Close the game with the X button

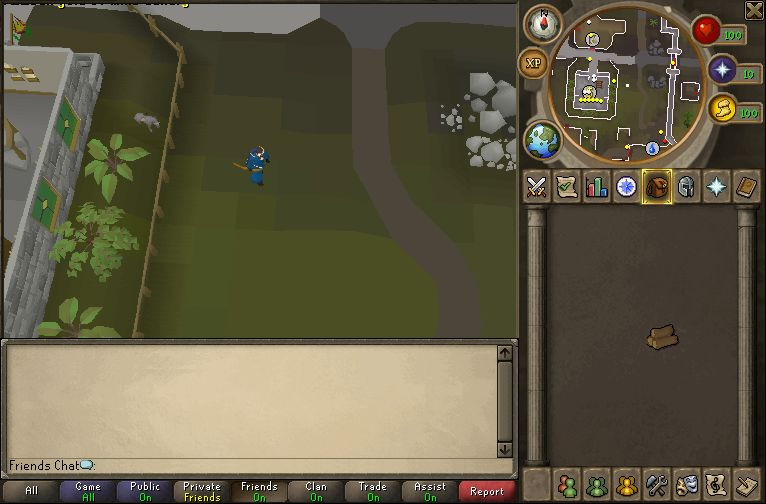click(x=754, y=10)
